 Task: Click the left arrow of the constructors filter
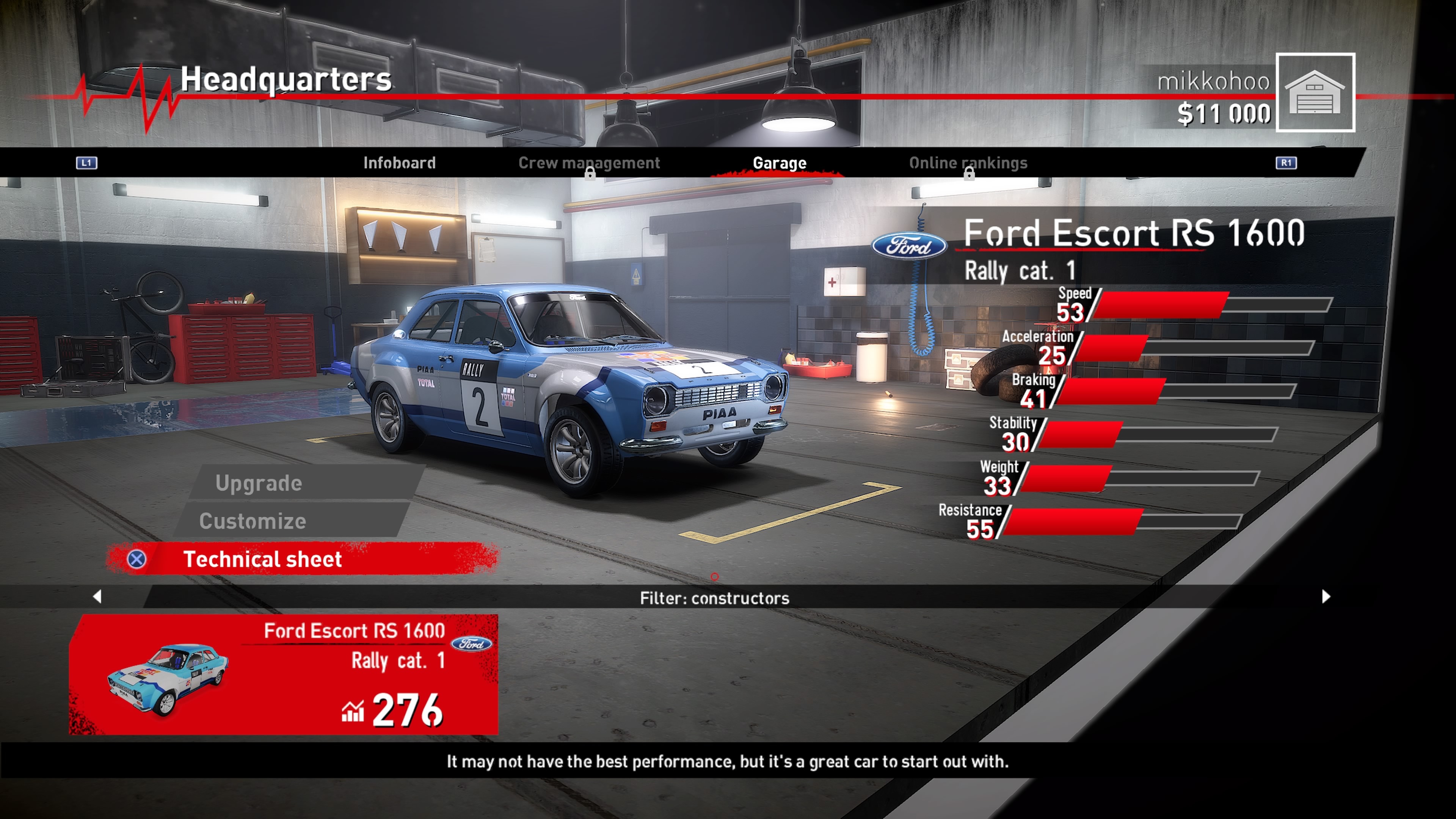(97, 596)
